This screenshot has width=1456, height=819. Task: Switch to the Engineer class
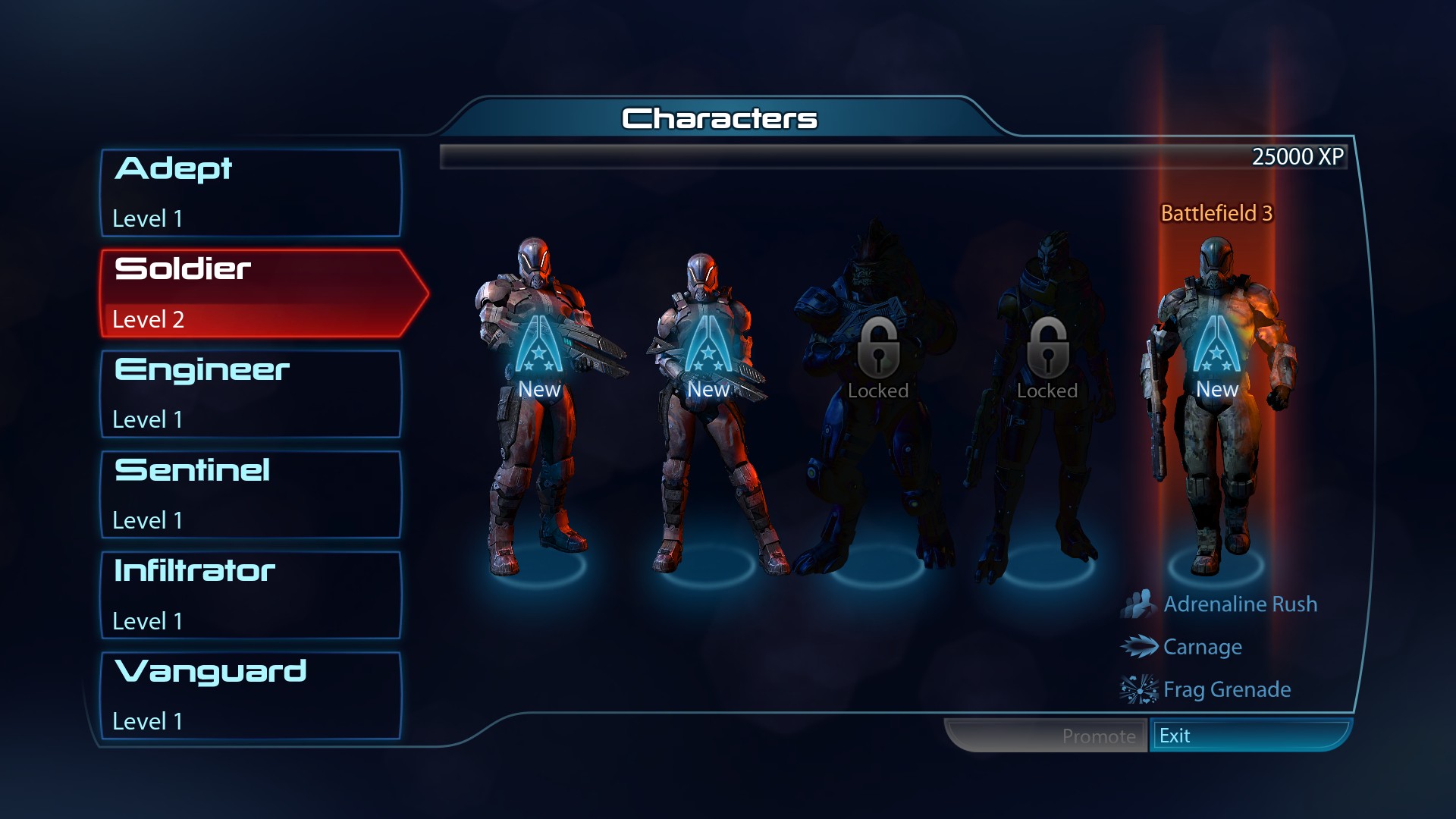250,394
